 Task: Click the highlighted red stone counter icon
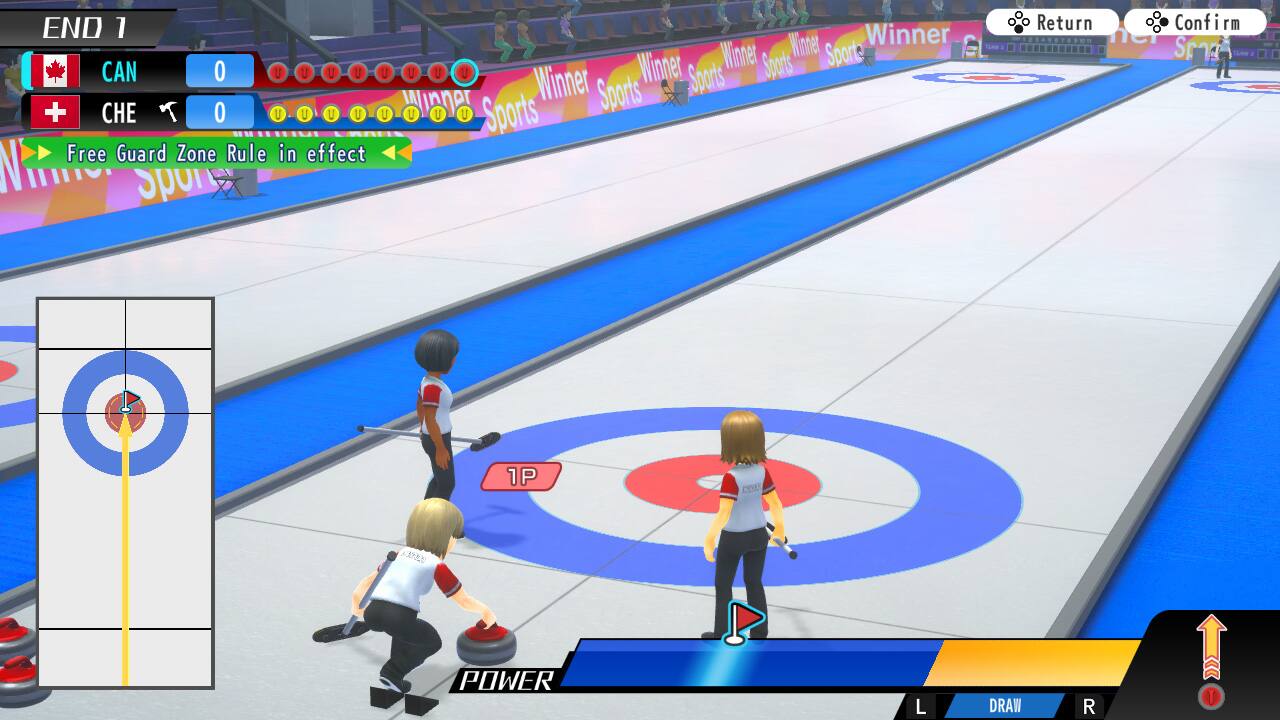coord(462,71)
